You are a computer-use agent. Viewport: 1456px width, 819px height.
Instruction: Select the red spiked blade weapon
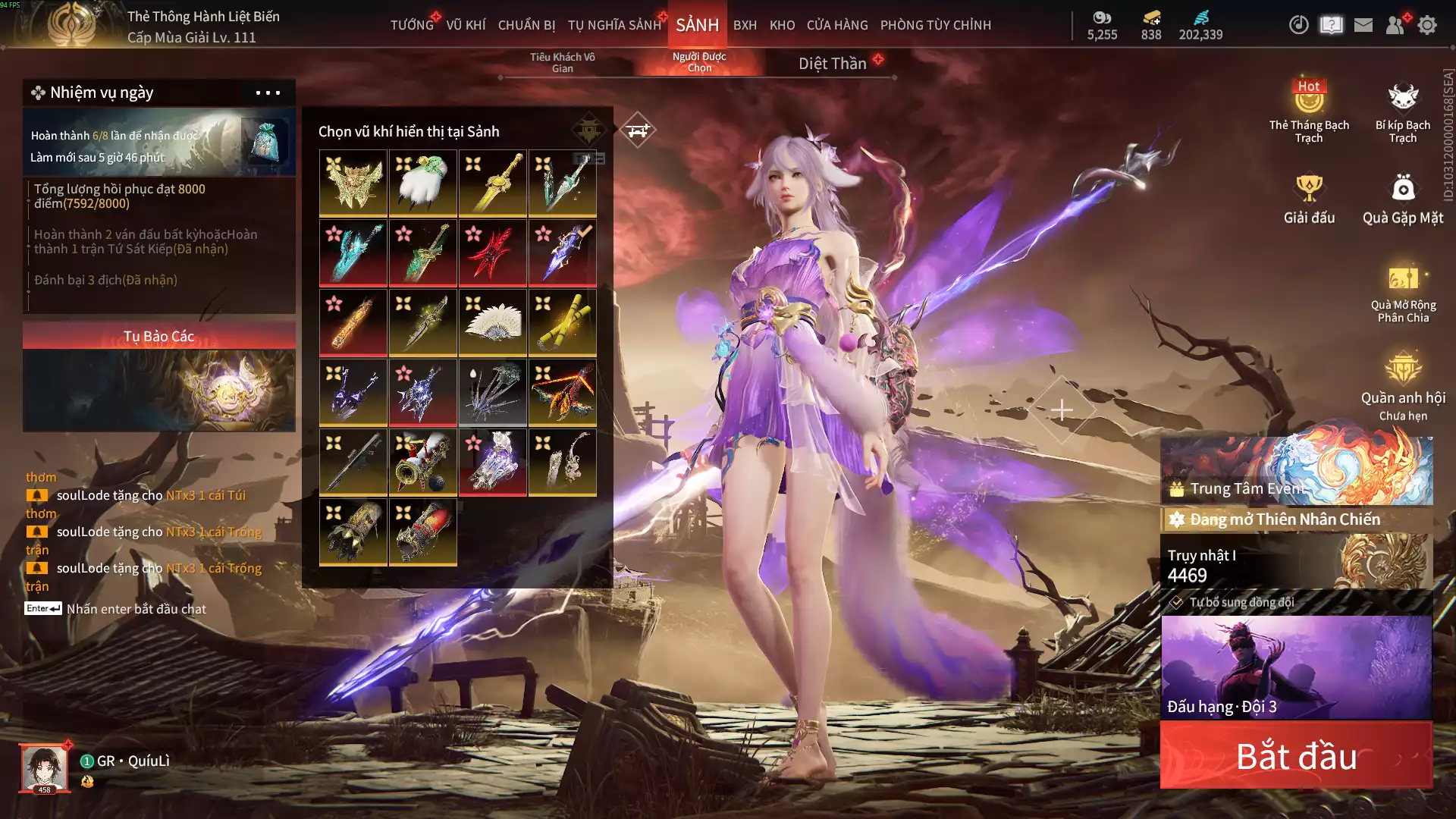(493, 253)
